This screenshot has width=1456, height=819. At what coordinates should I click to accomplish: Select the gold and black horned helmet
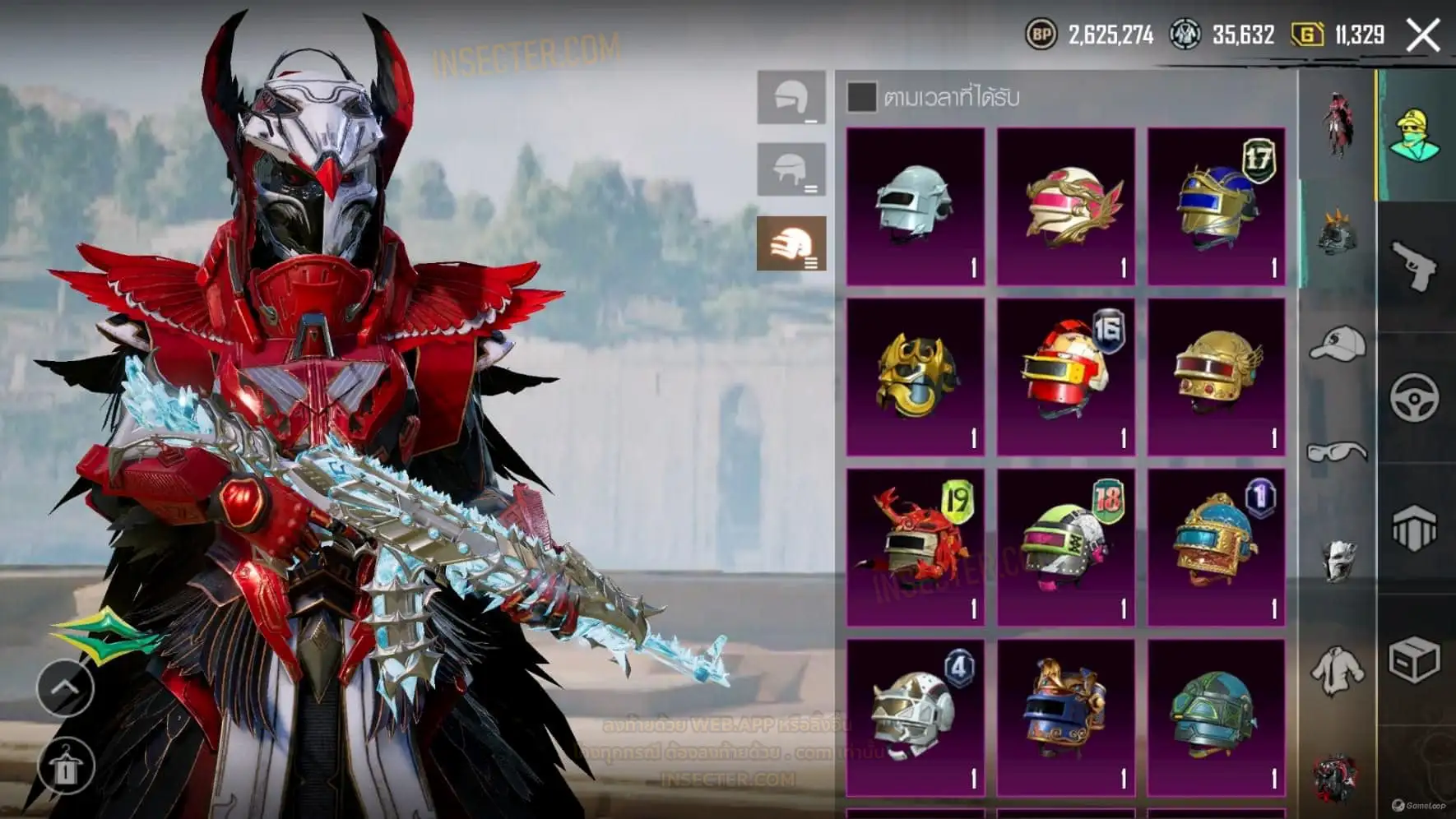click(916, 377)
